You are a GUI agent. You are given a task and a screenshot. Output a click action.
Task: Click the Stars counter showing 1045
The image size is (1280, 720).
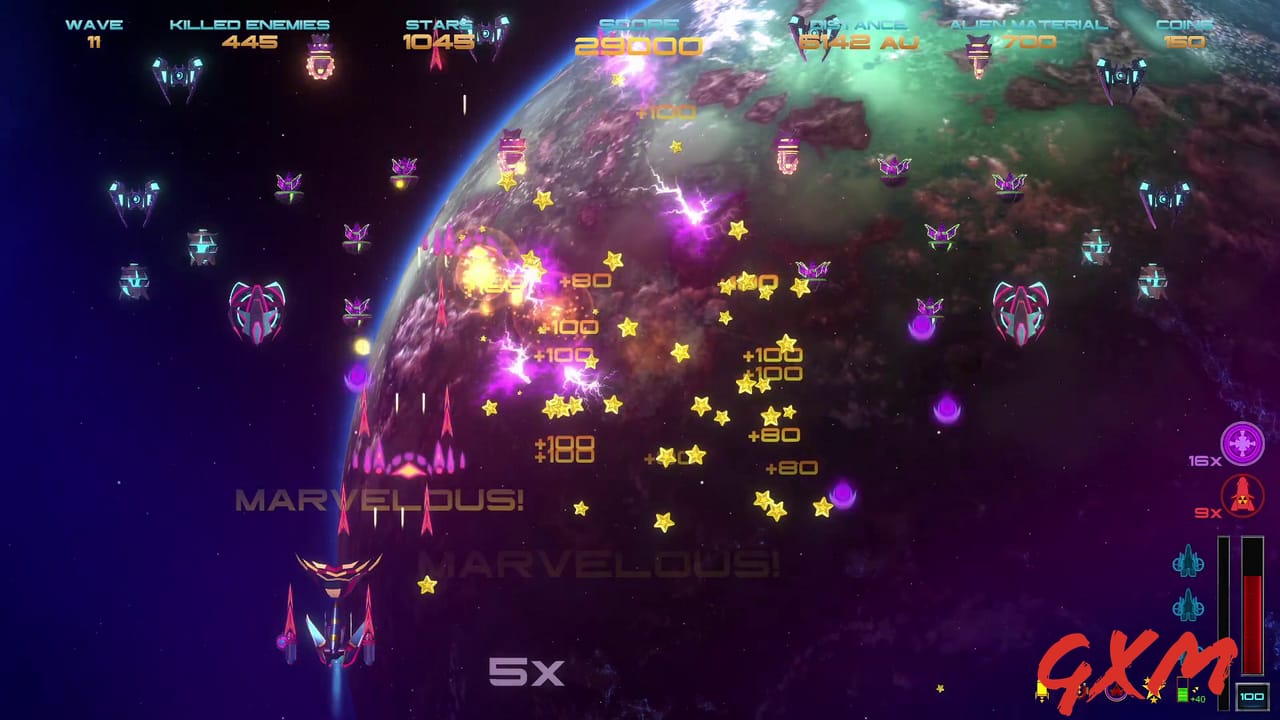438,42
